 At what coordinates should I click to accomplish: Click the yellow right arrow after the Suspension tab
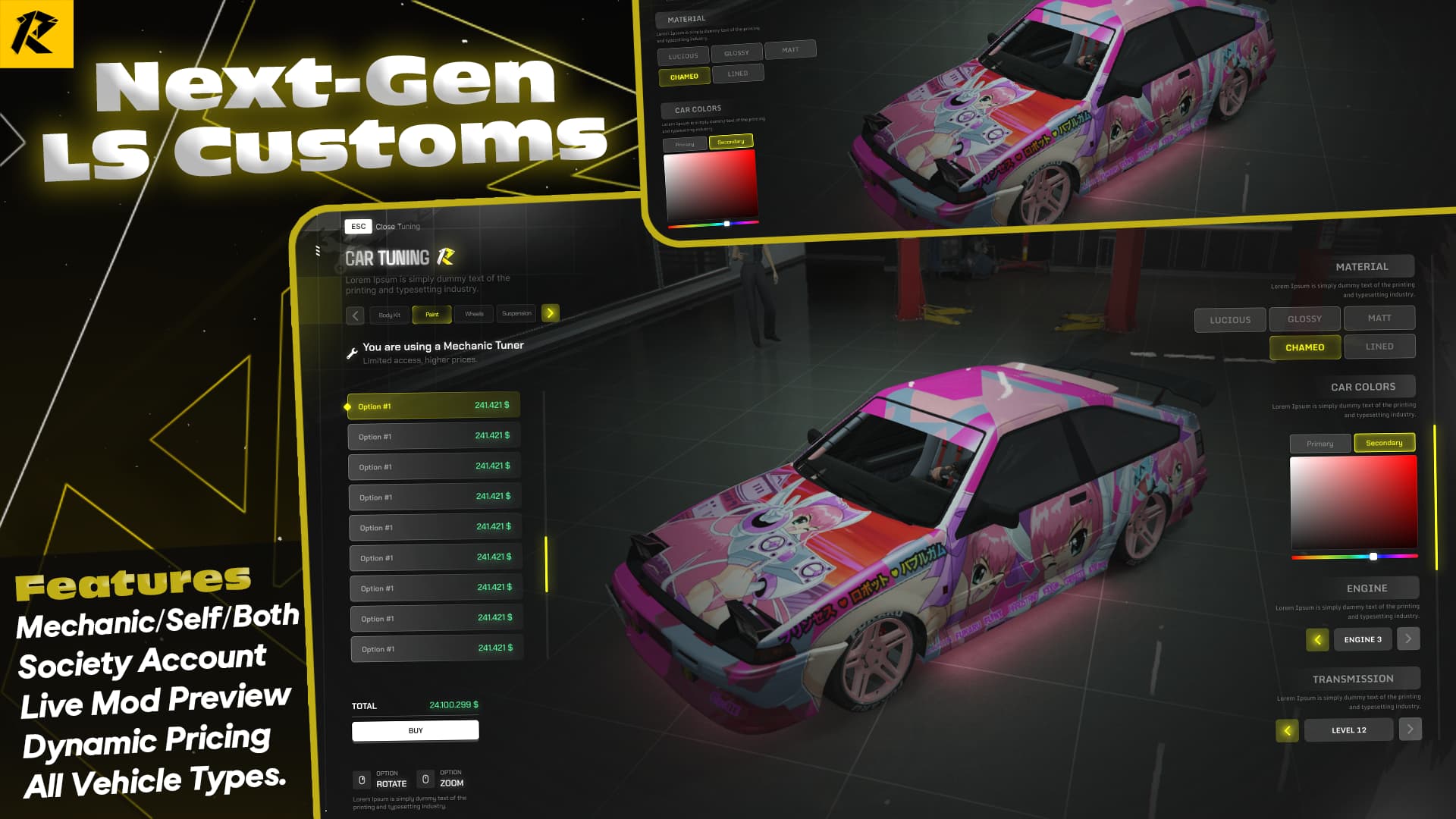[x=551, y=312]
